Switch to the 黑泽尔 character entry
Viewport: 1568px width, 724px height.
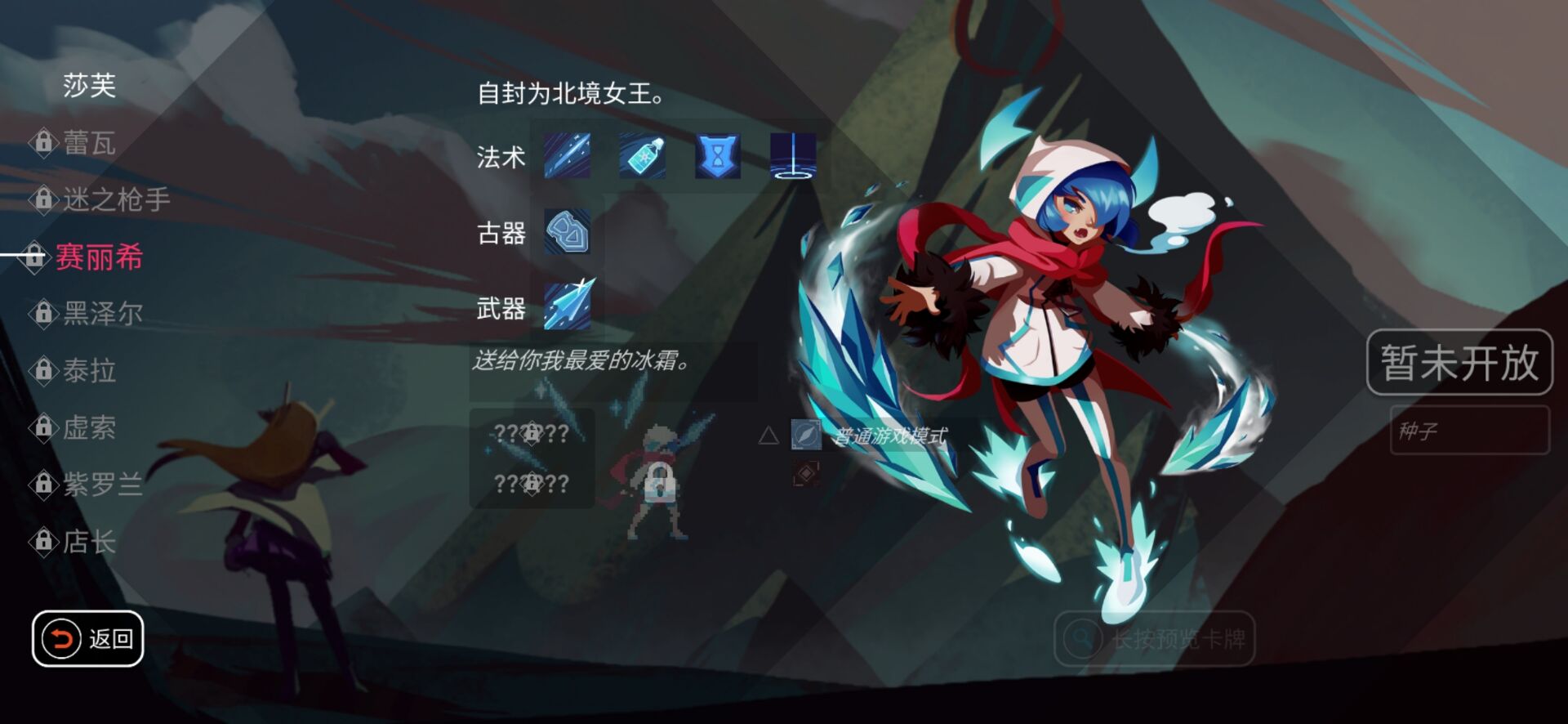pos(98,313)
